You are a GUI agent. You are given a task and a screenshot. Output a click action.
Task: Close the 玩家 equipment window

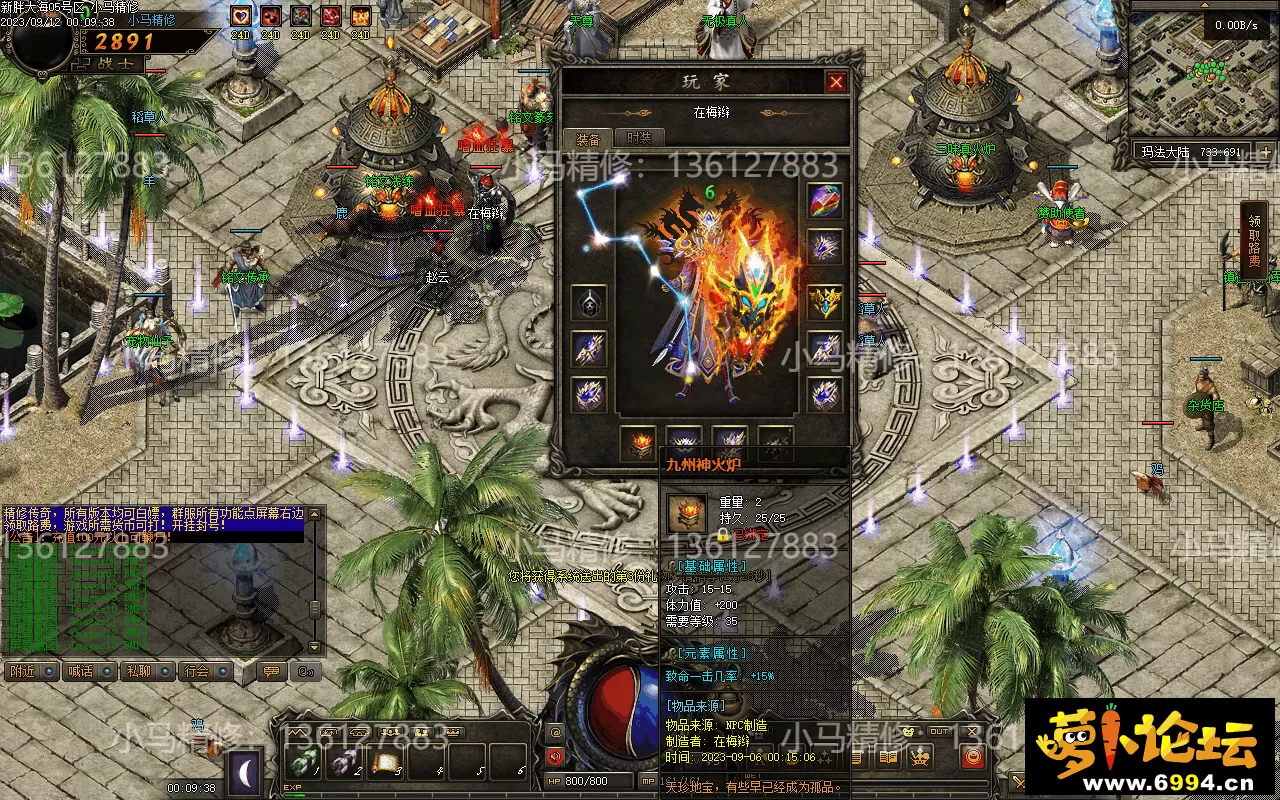pyautogui.click(x=836, y=82)
